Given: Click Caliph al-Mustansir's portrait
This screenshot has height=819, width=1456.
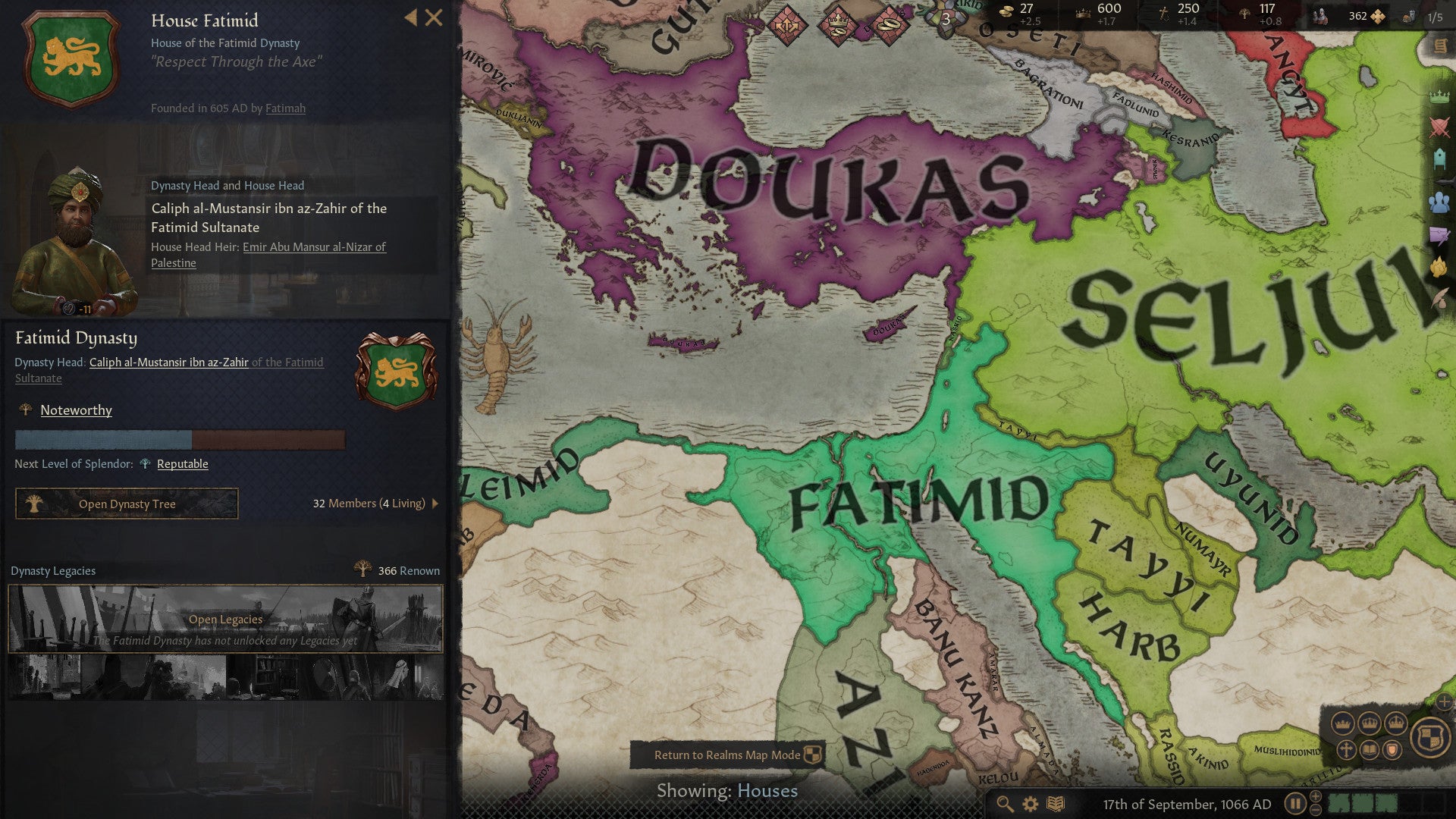Looking at the screenshot, I should point(76,220).
